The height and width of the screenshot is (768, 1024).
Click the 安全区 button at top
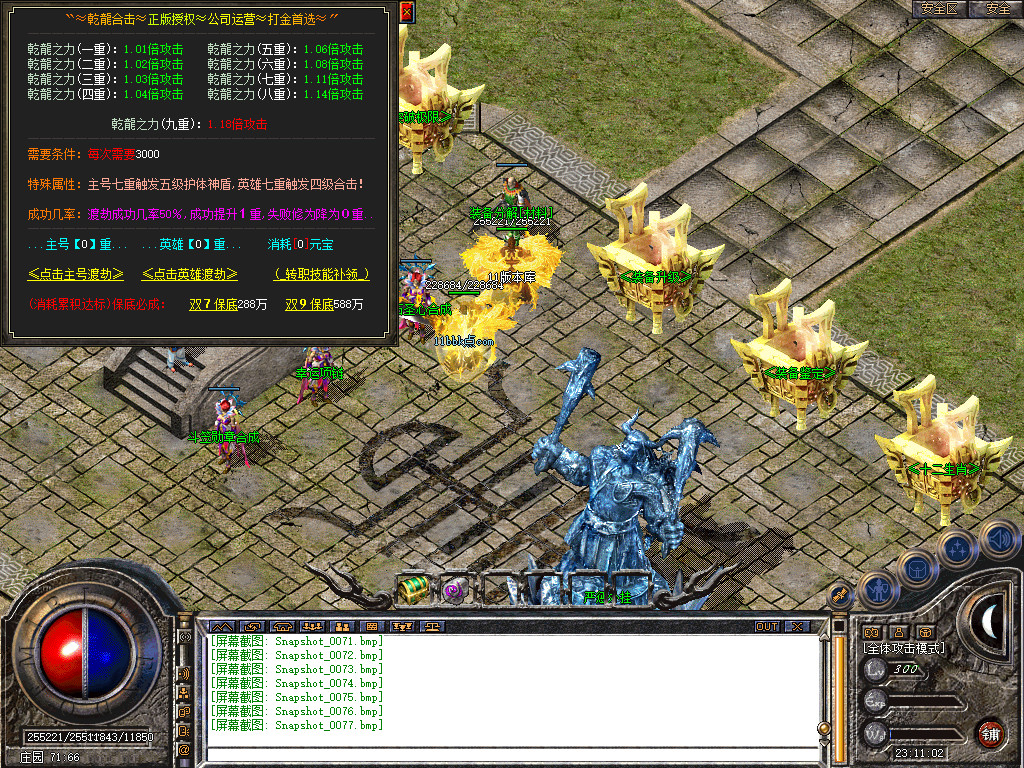click(939, 9)
